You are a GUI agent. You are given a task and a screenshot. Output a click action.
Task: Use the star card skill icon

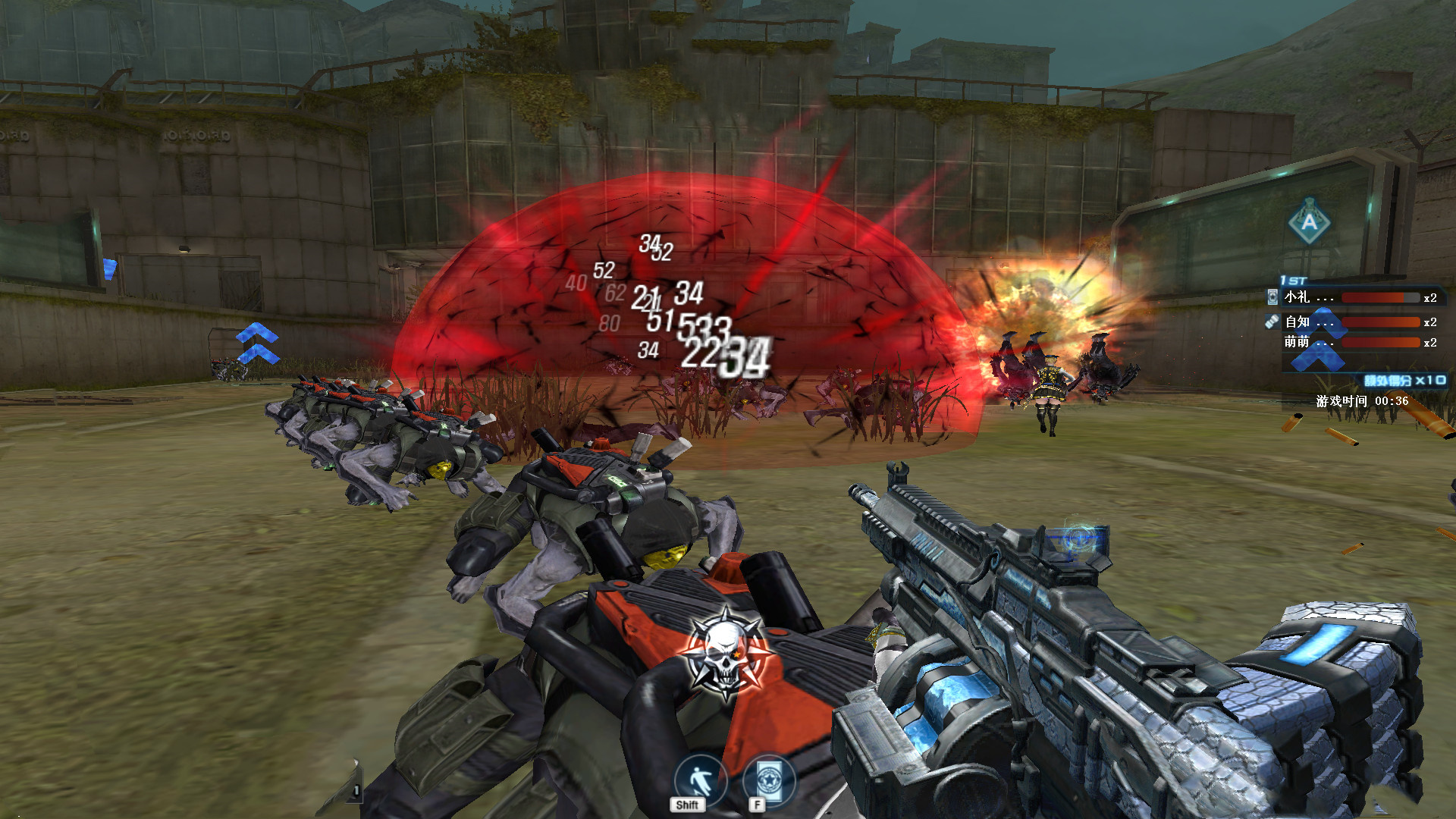[x=769, y=780]
